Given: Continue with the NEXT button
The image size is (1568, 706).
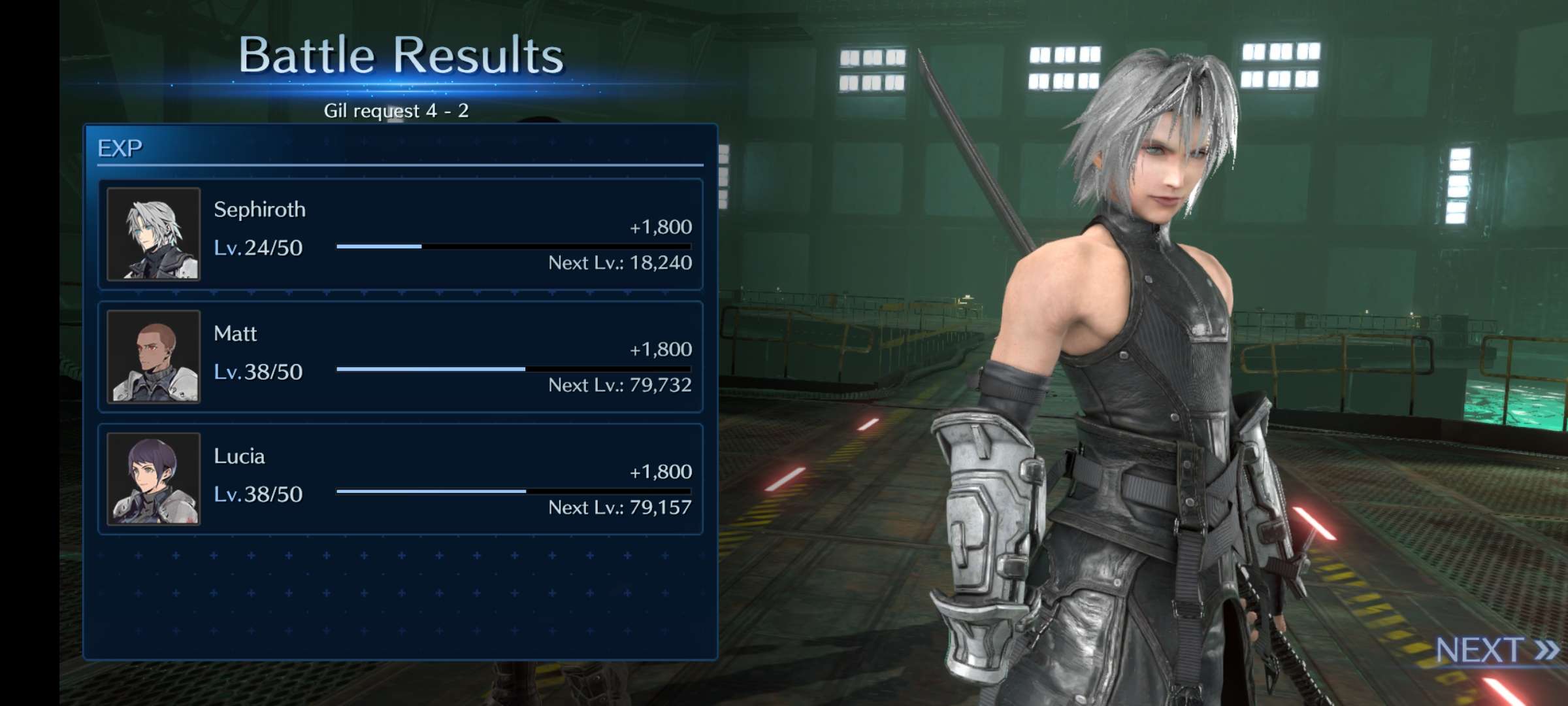Looking at the screenshot, I should click(x=1495, y=650).
